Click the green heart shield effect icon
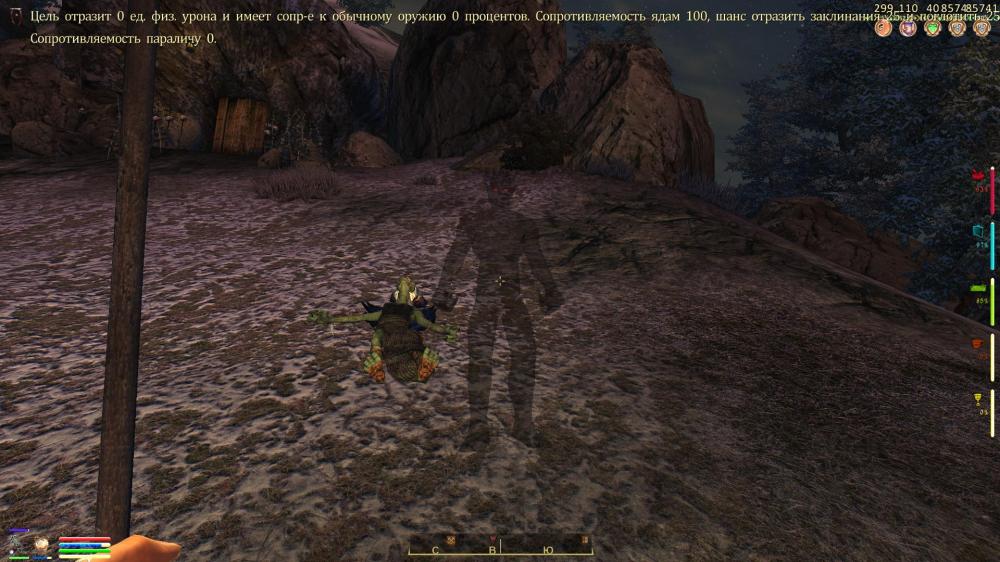 pos(933,28)
